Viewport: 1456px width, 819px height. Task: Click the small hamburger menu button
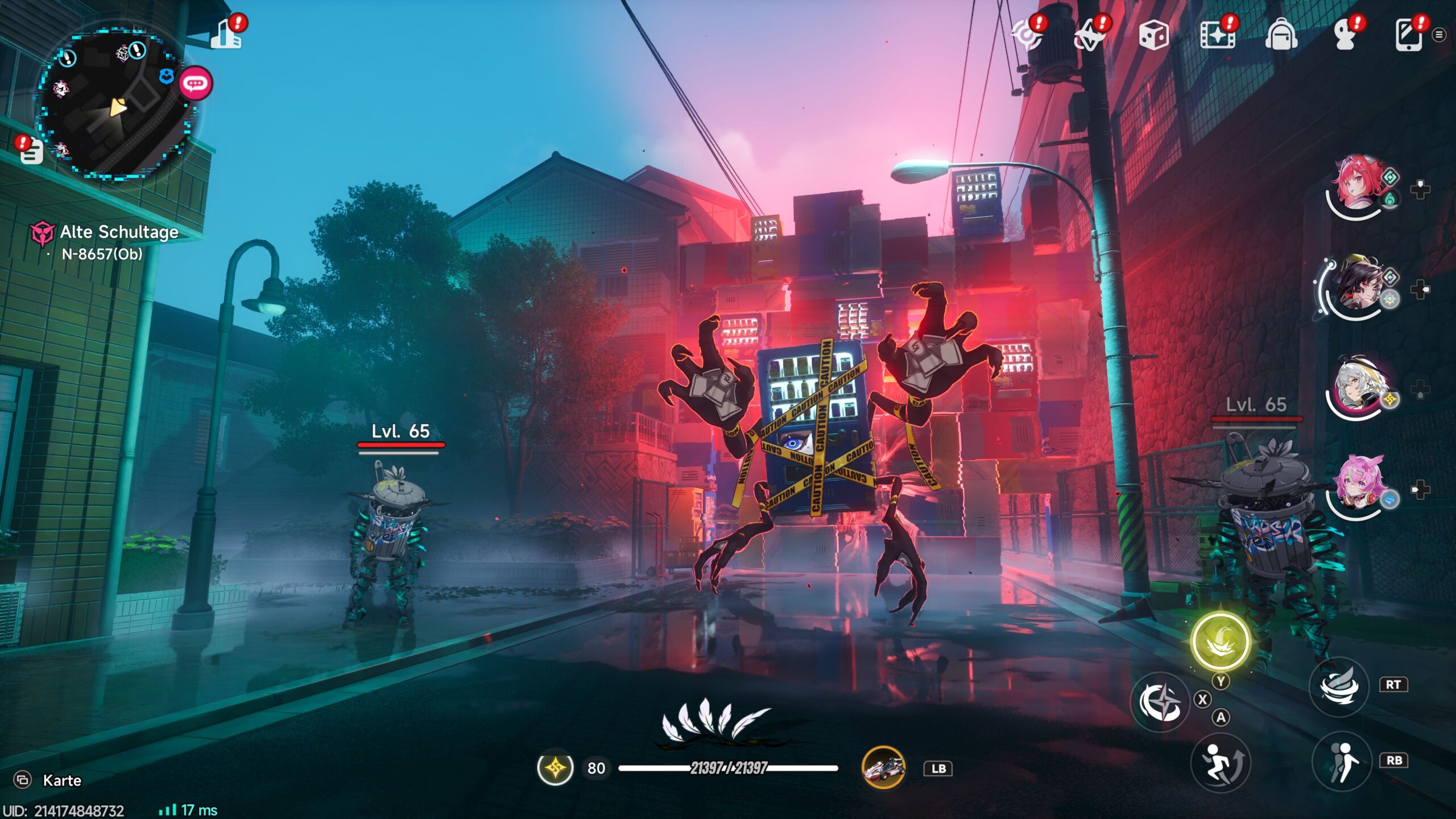pyautogui.click(x=1439, y=35)
